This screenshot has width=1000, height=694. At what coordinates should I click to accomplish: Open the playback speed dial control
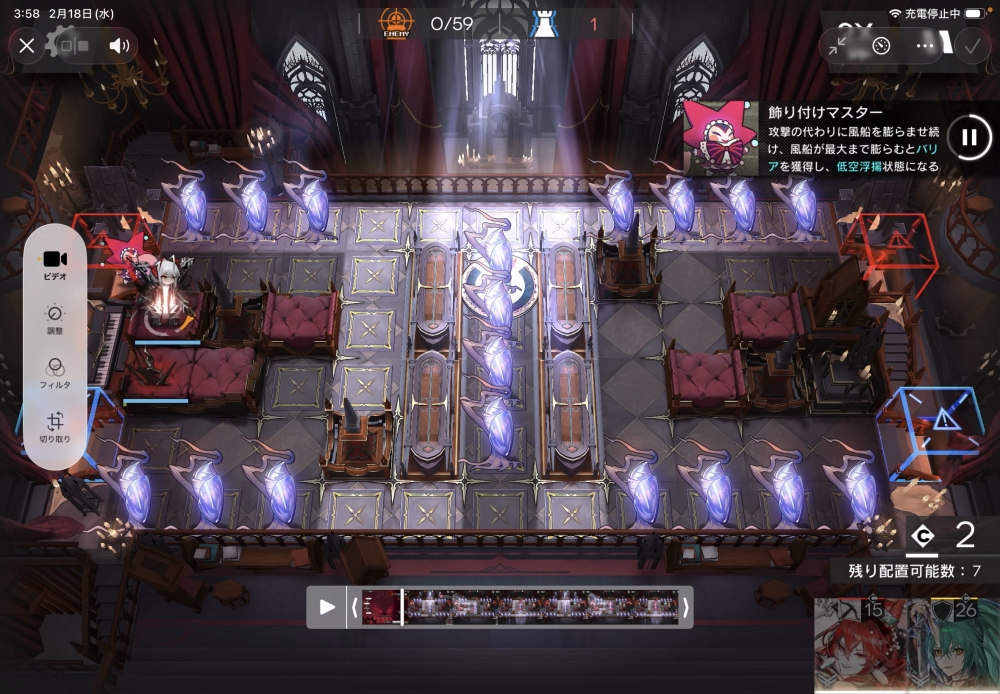click(881, 45)
